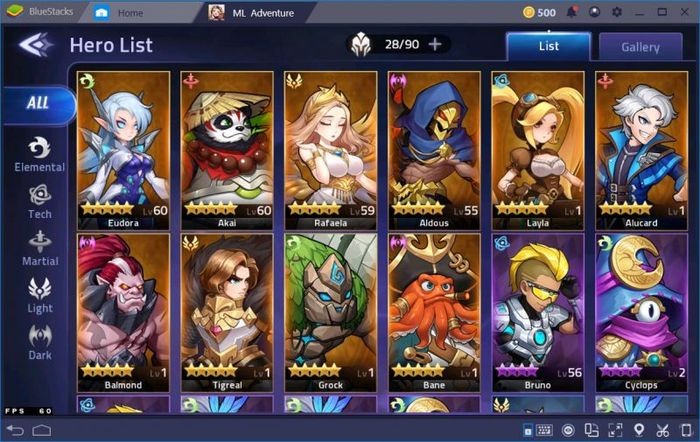
Task: Filter heroes by Elemental type
Action: pyautogui.click(x=40, y=155)
